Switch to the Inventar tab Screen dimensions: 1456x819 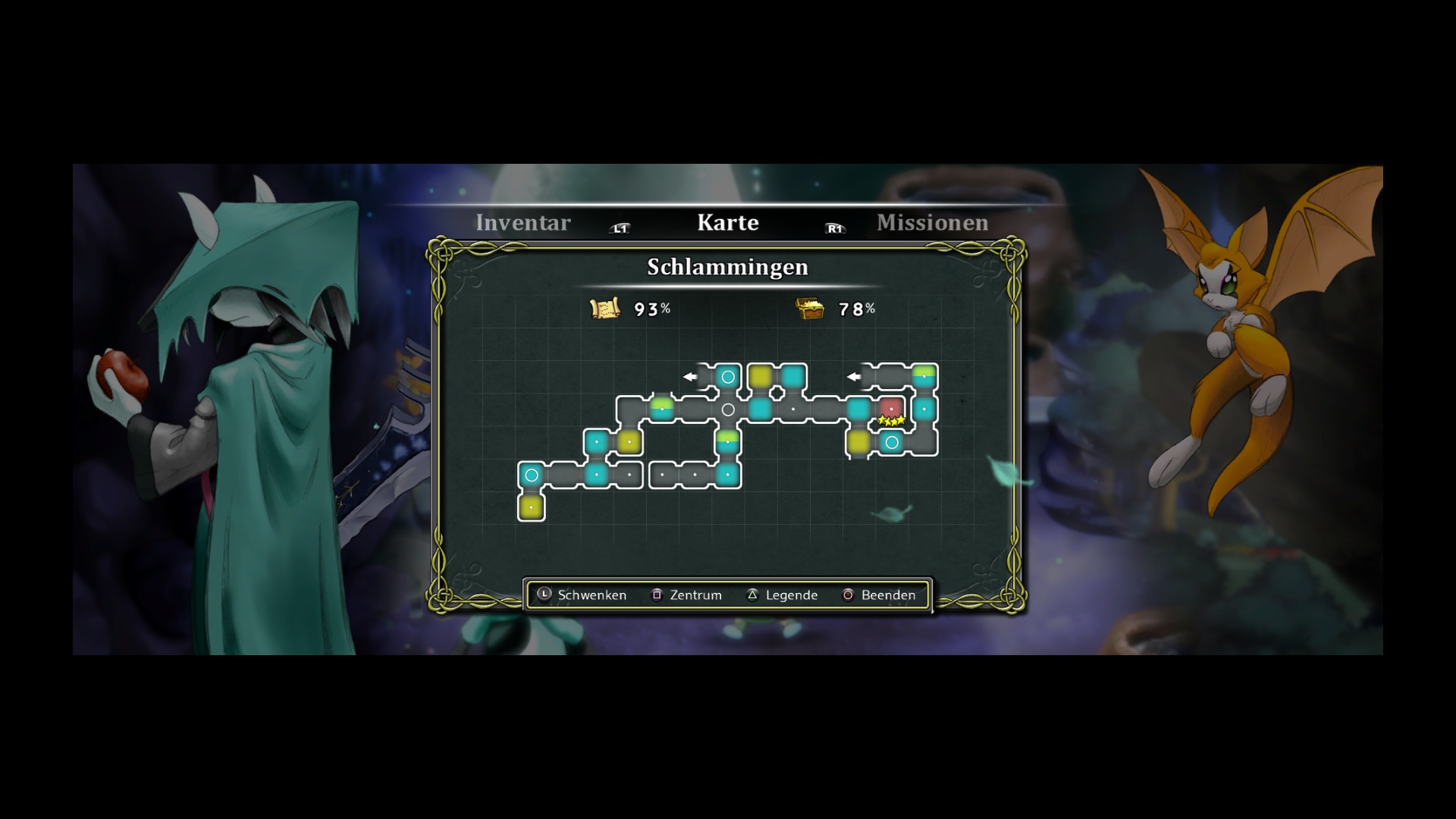point(522,223)
